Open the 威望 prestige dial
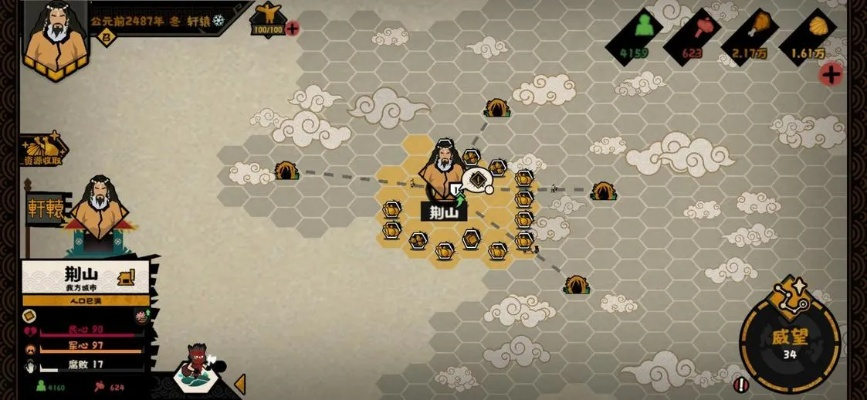This screenshot has width=867, height=400. [789, 343]
